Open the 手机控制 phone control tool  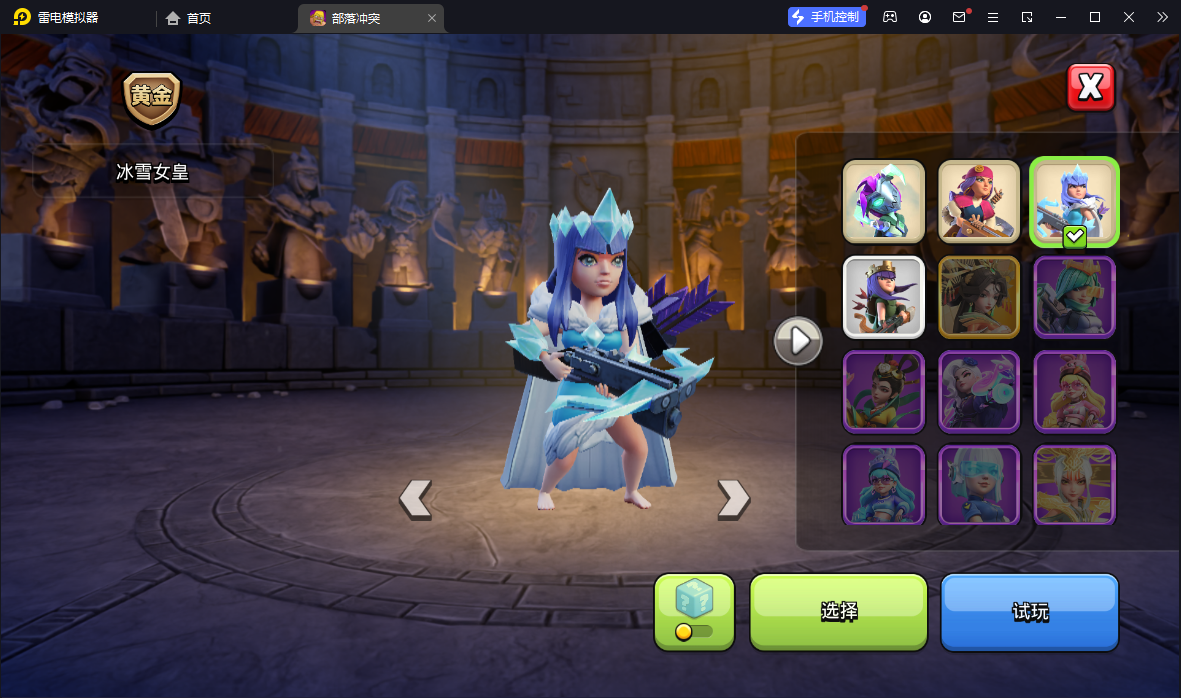click(x=826, y=17)
